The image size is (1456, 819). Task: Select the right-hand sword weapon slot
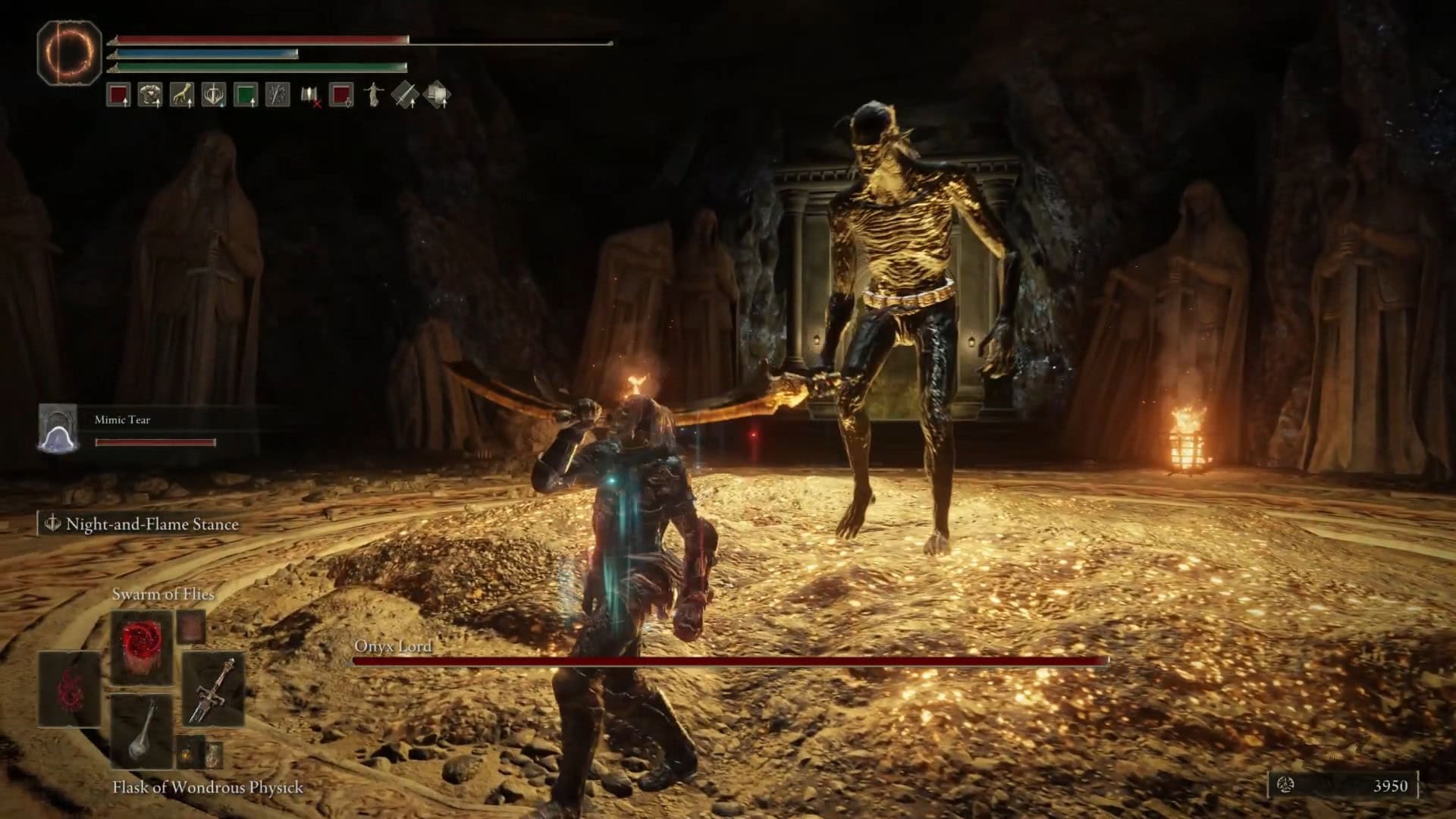click(214, 689)
